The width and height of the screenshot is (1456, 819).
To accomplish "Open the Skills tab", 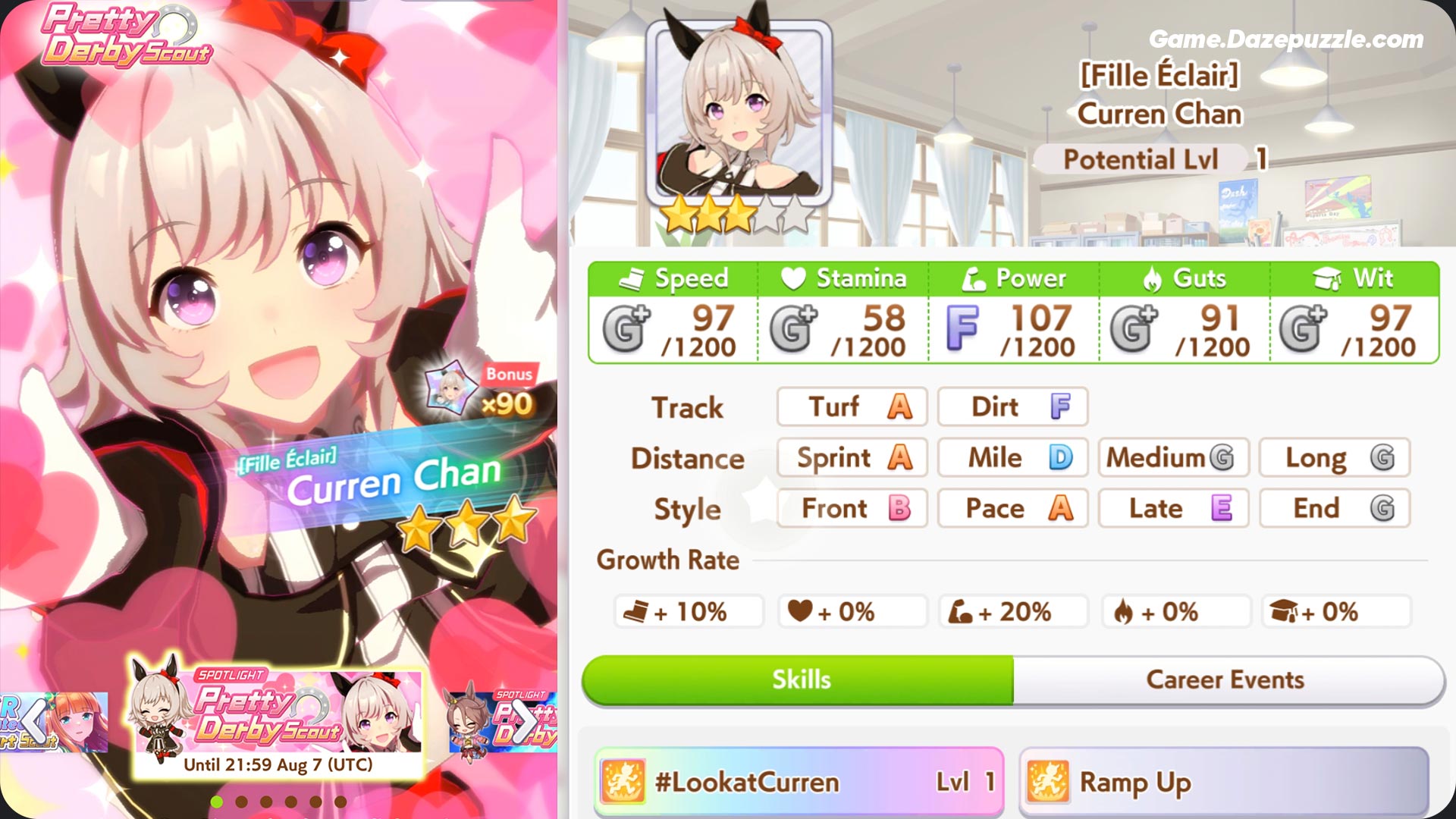I will (800, 679).
